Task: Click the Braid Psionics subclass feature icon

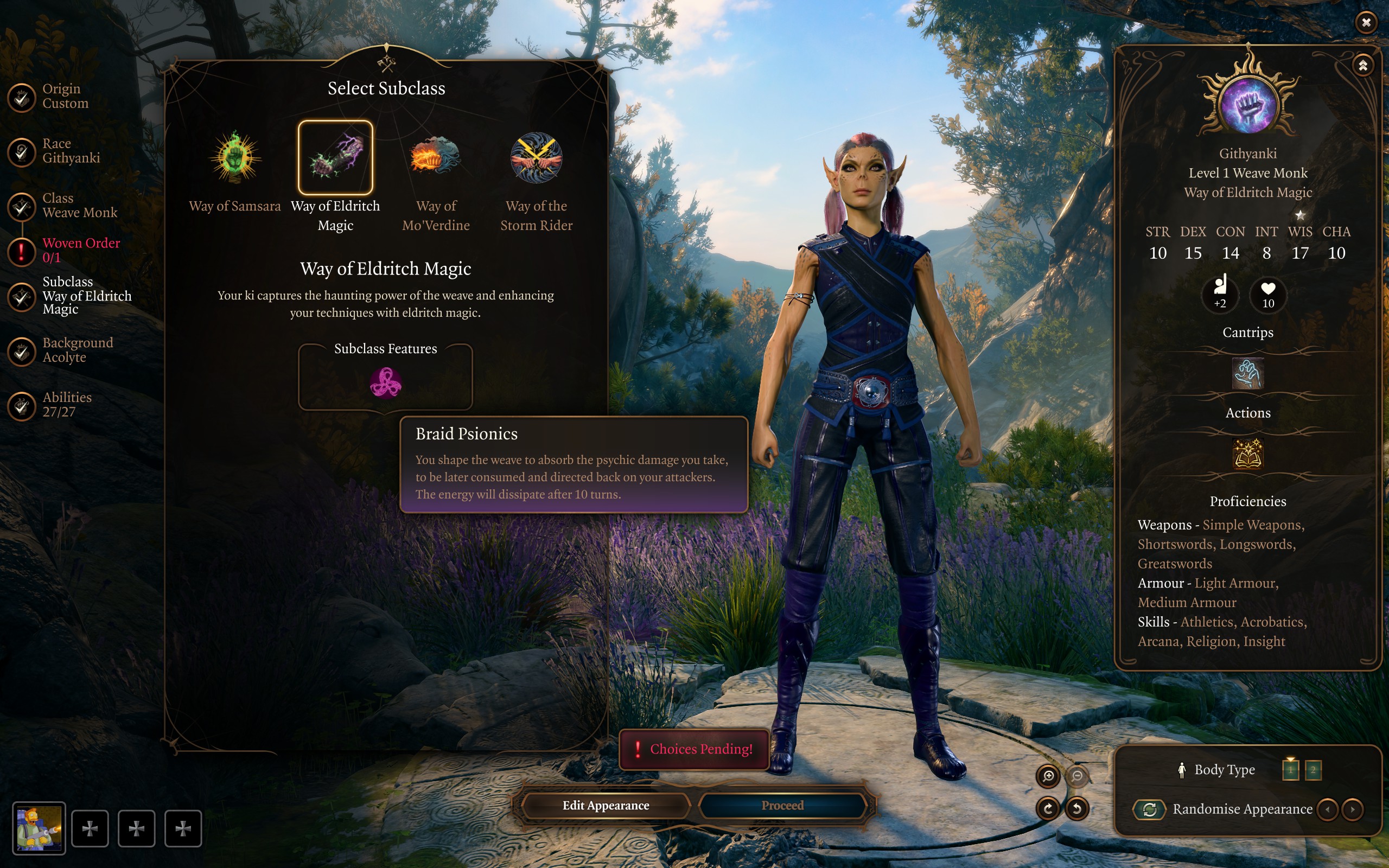Action: click(x=385, y=383)
